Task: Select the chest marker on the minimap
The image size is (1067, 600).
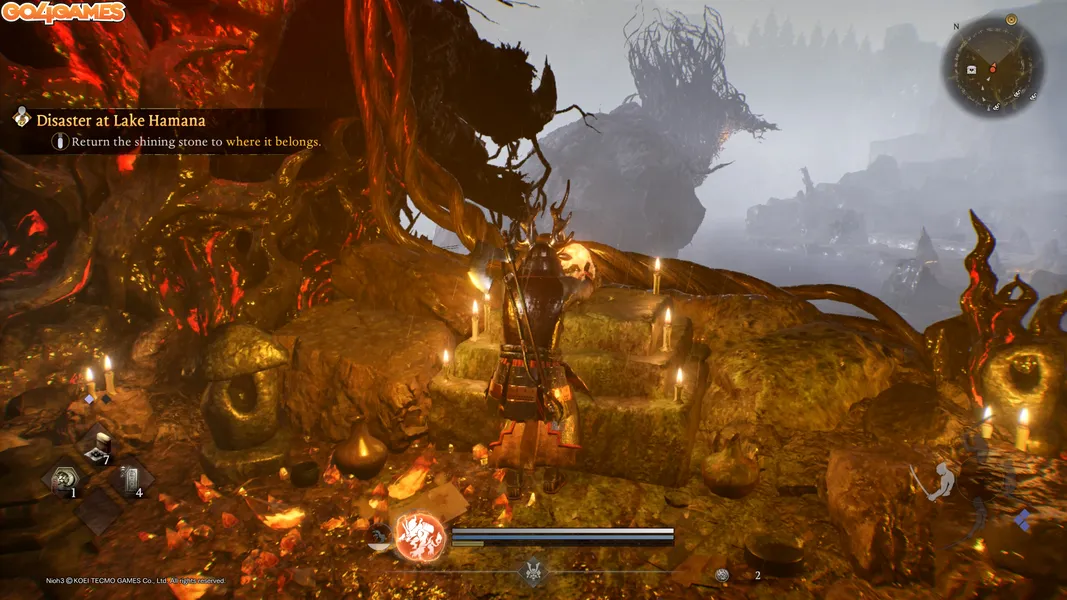Action: [x=971, y=69]
